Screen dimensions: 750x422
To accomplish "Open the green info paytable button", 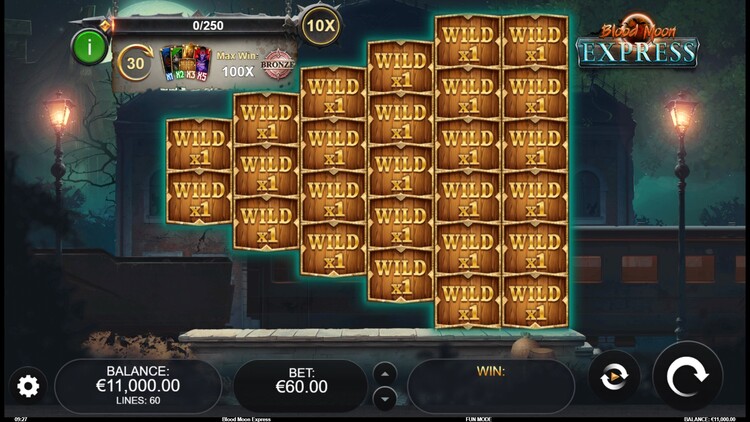I will pyautogui.click(x=90, y=47).
